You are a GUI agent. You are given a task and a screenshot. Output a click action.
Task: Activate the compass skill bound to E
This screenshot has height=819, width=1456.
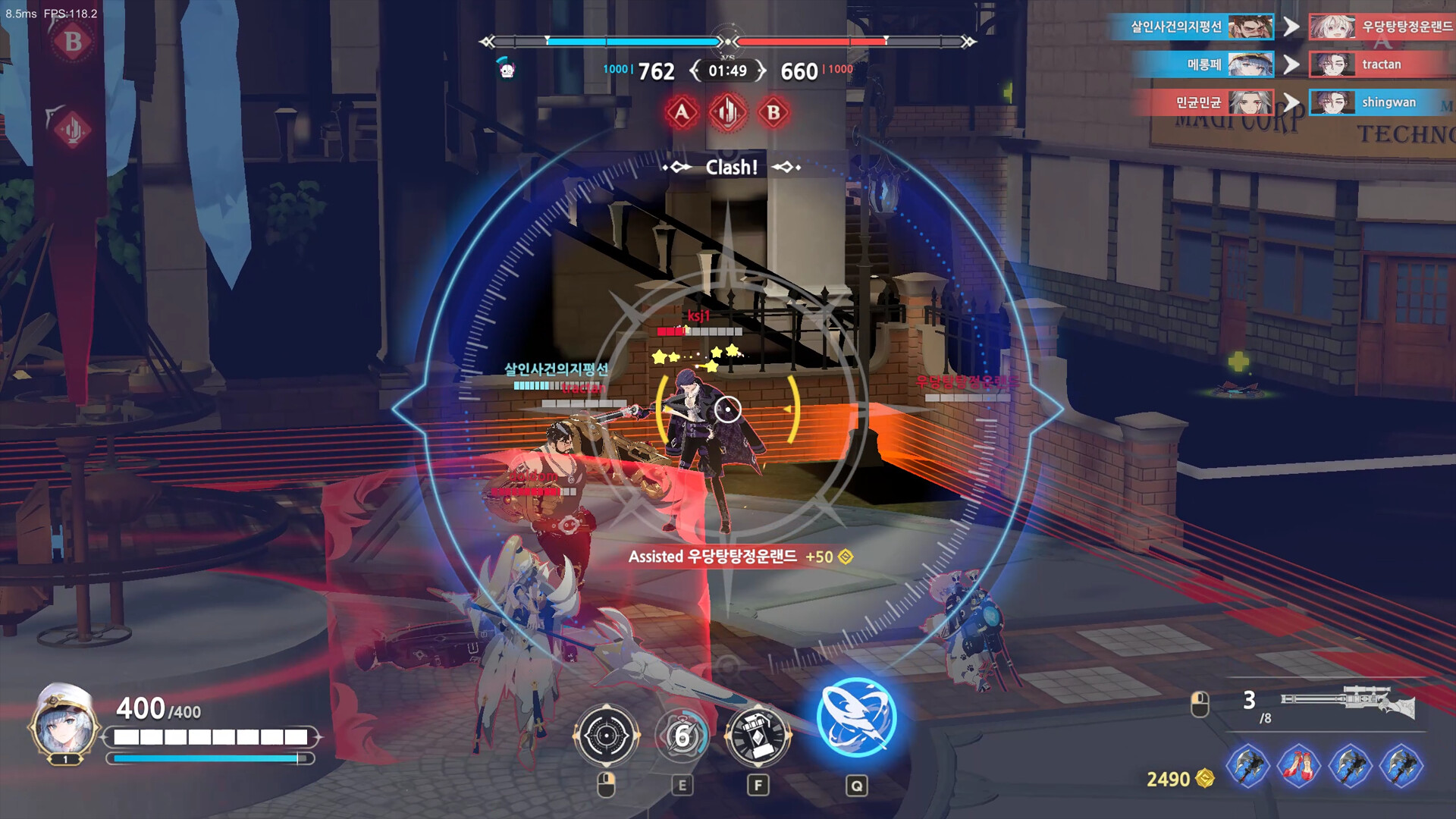point(683,735)
